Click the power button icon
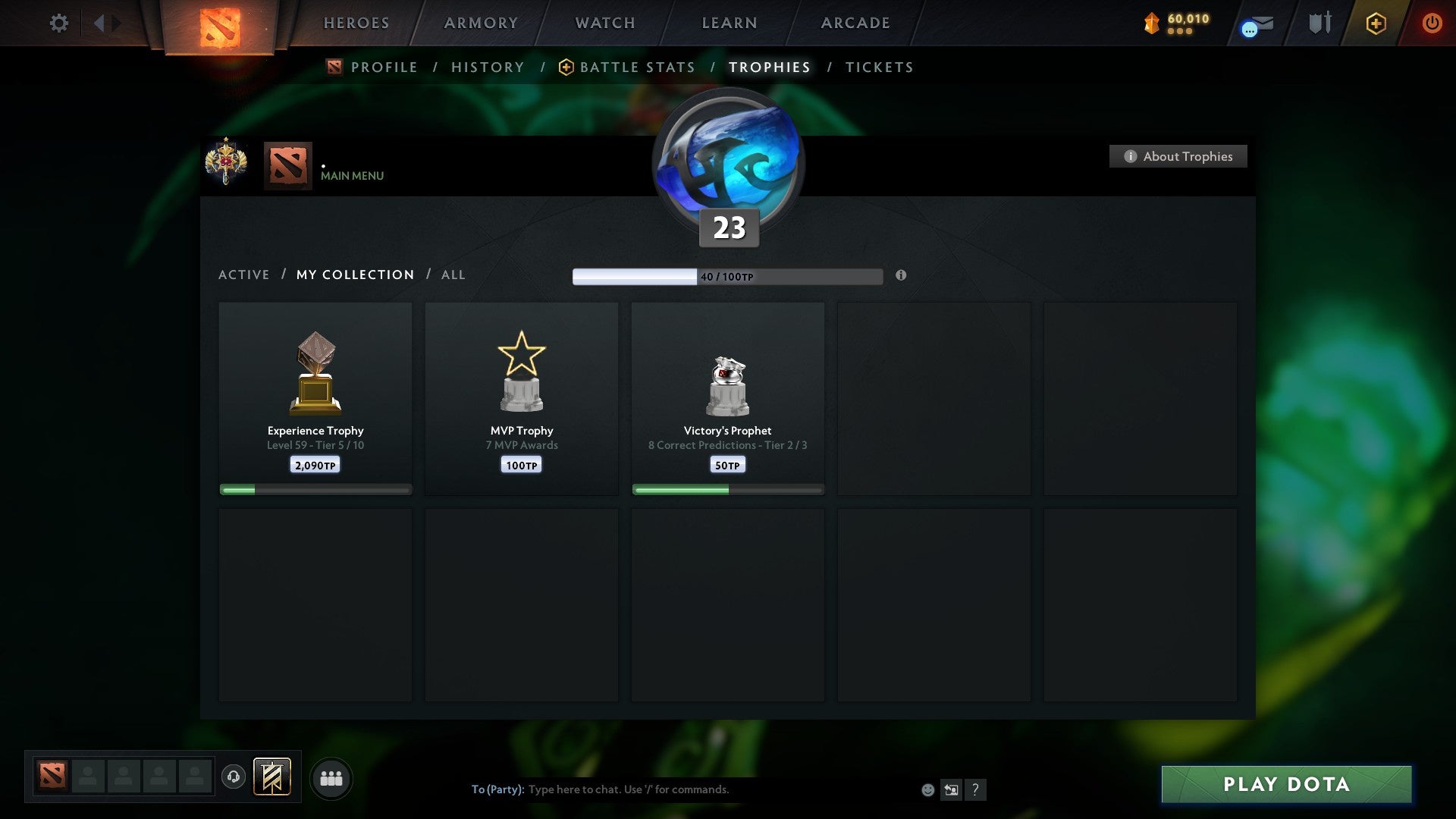The image size is (1456, 819). 1432,23
